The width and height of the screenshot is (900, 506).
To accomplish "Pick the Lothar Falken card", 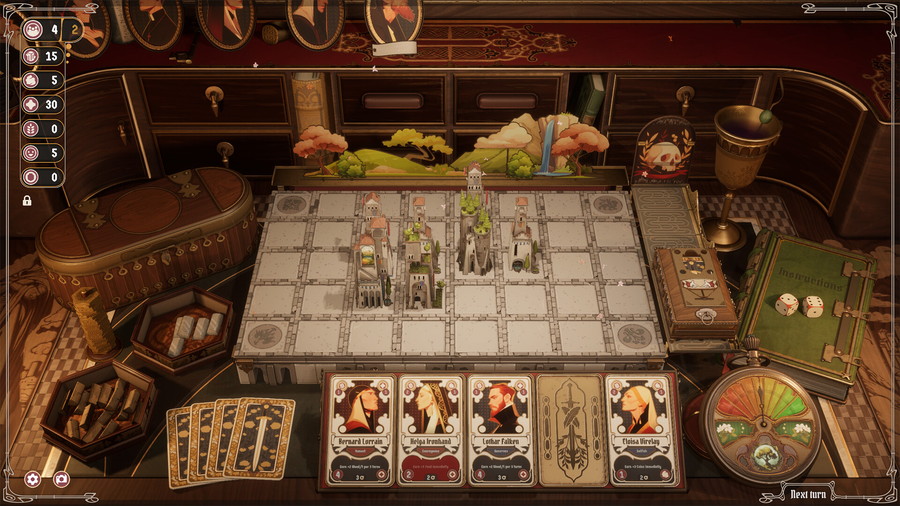I will (500, 430).
